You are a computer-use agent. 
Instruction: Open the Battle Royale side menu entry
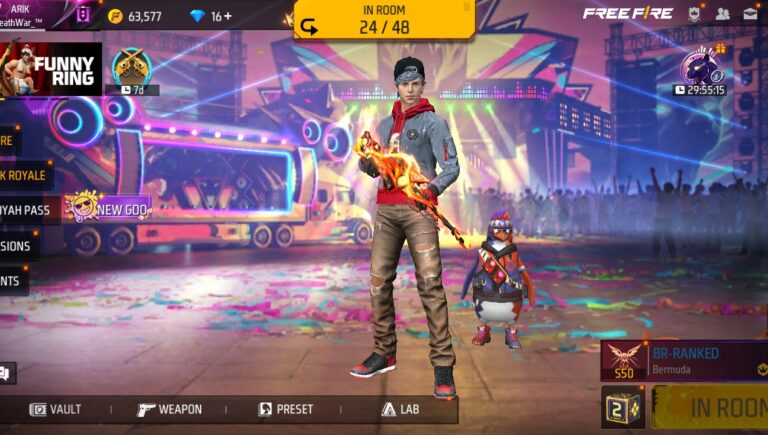24,175
